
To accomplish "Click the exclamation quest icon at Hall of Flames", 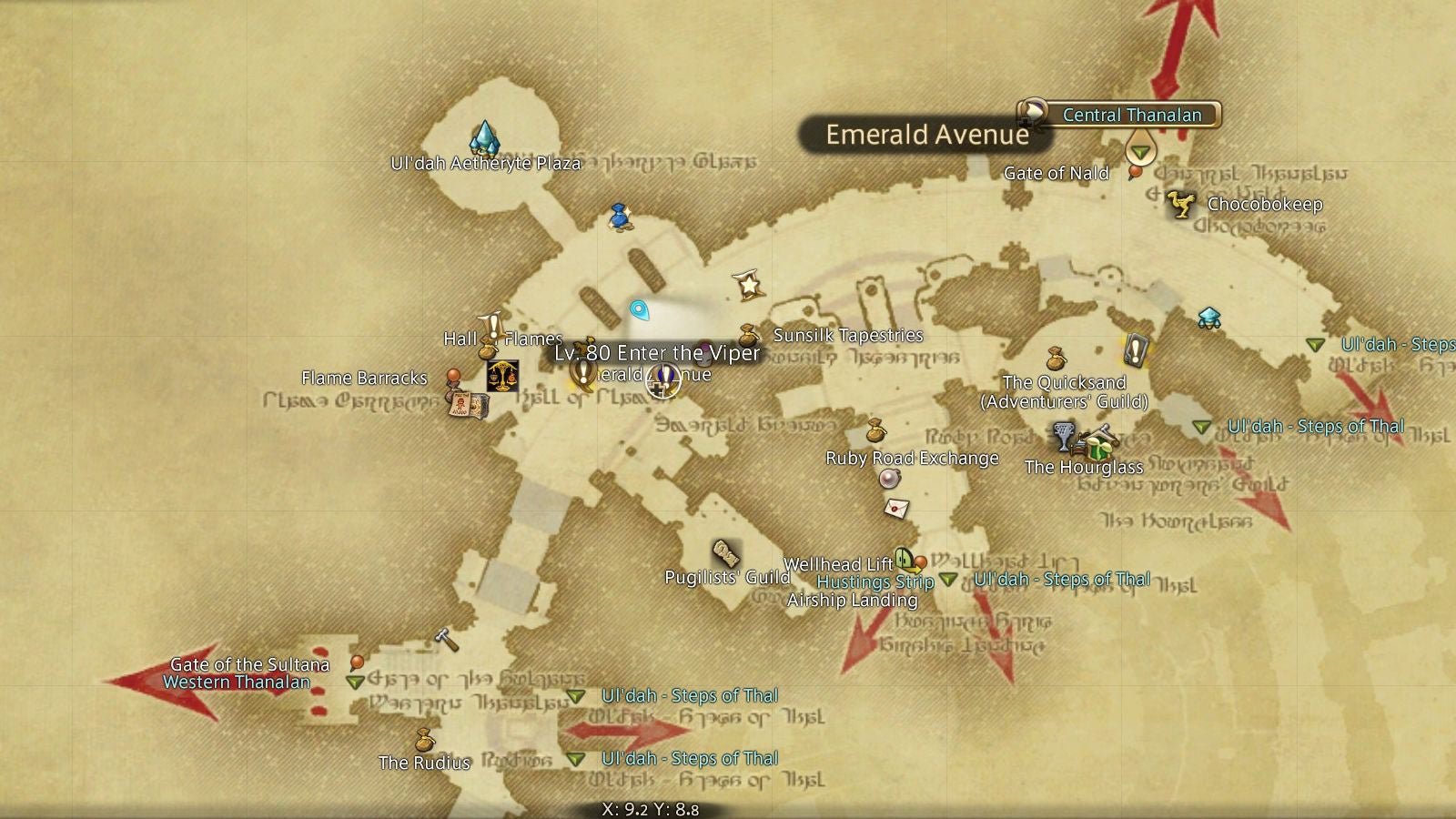I will click(492, 324).
